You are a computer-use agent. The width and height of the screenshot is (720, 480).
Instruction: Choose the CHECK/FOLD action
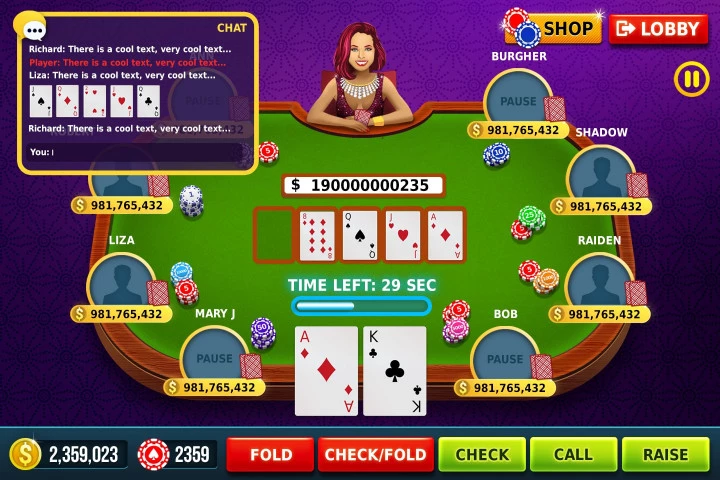(376, 454)
